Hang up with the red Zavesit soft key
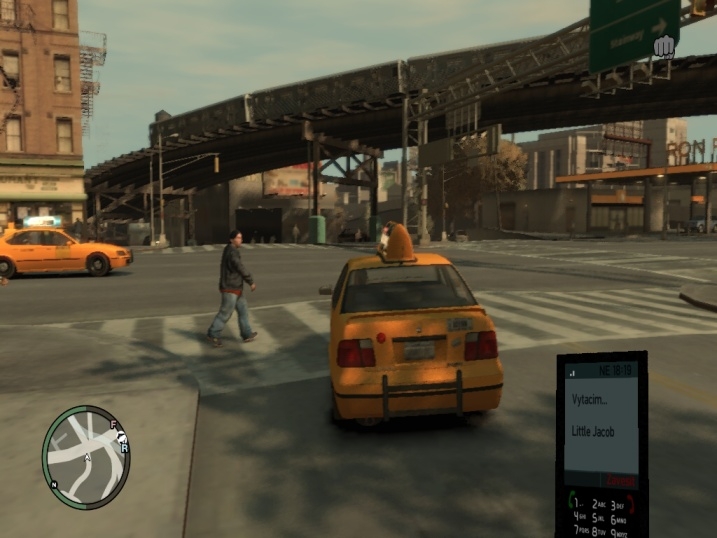This screenshot has height=538, width=717. pyautogui.click(x=623, y=482)
